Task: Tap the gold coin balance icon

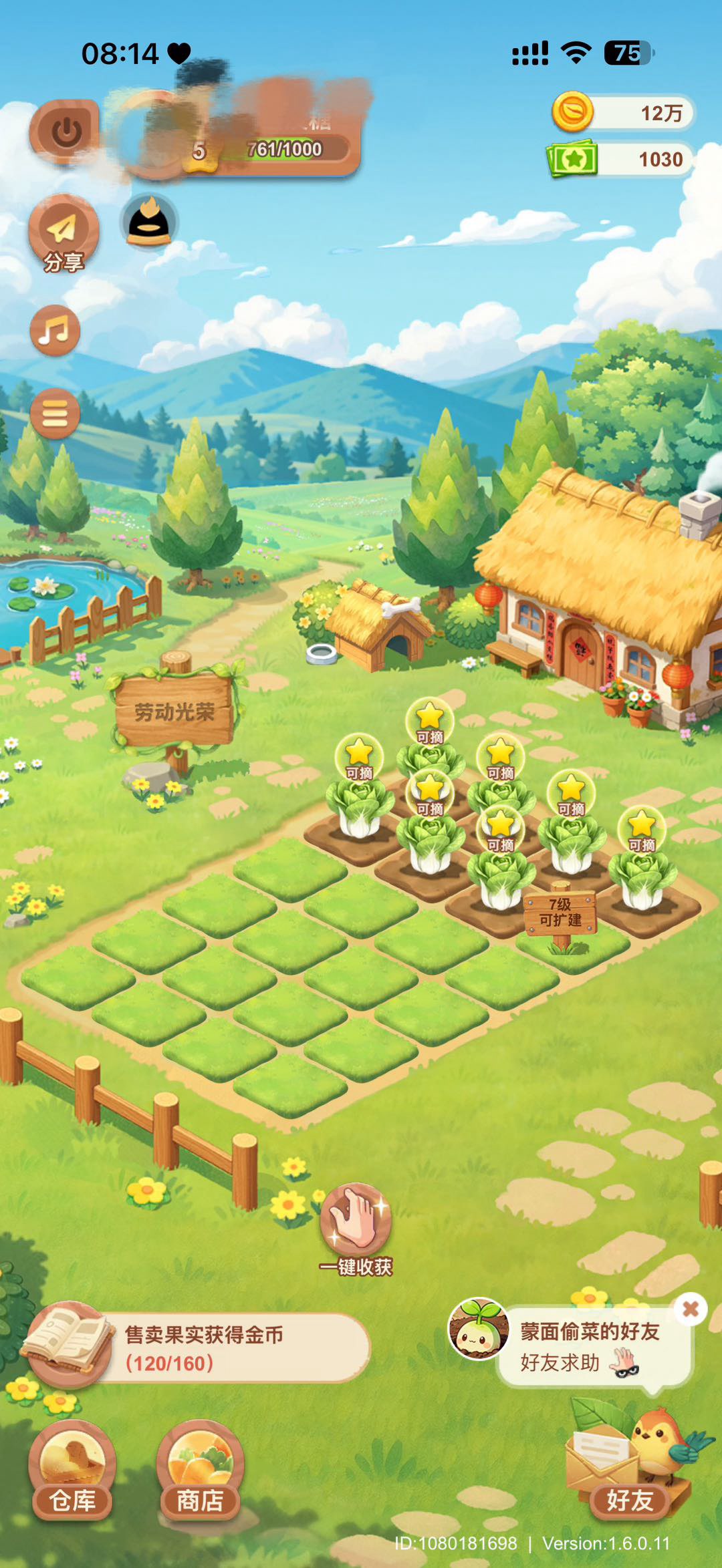Action: coord(572,112)
